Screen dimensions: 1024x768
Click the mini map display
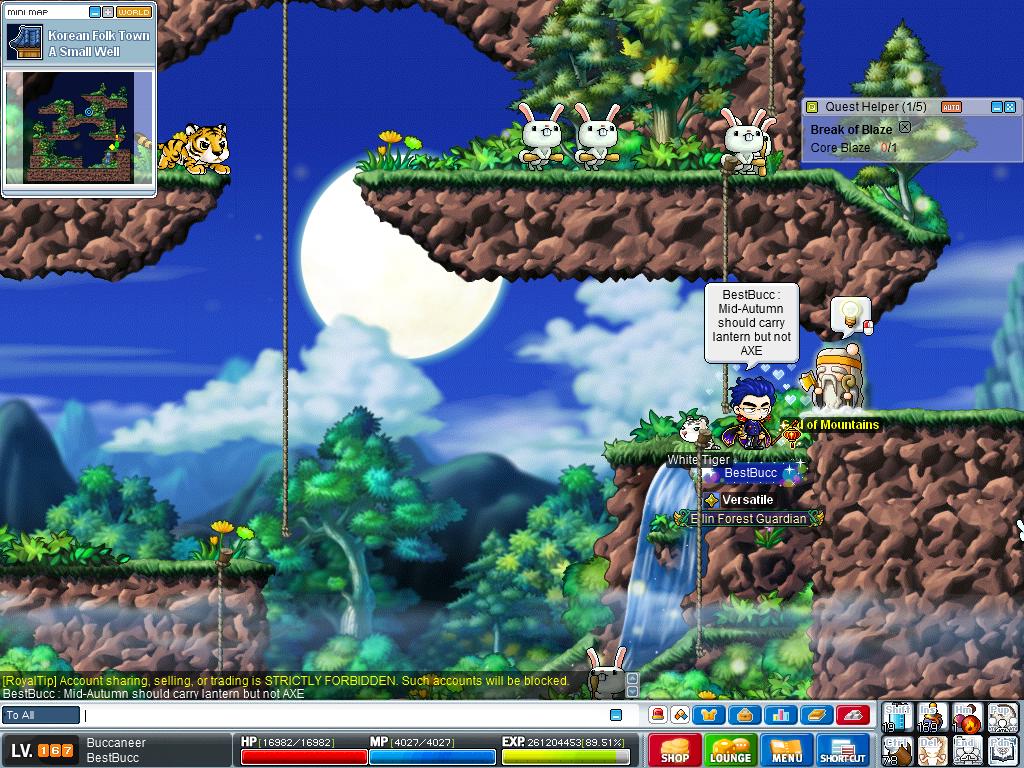tap(79, 127)
